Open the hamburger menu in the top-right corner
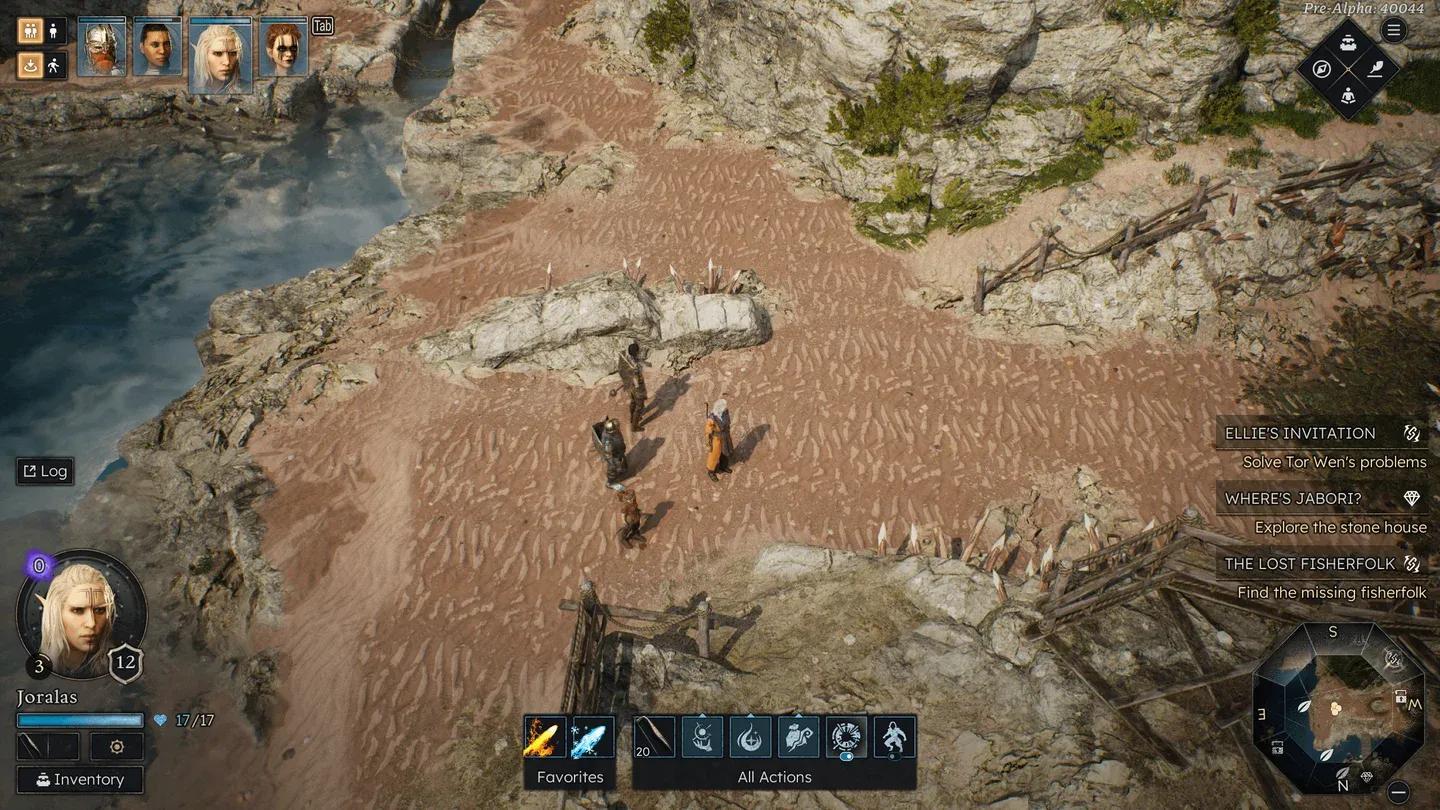Viewport: 1440px width, 810px height. 1394,28
